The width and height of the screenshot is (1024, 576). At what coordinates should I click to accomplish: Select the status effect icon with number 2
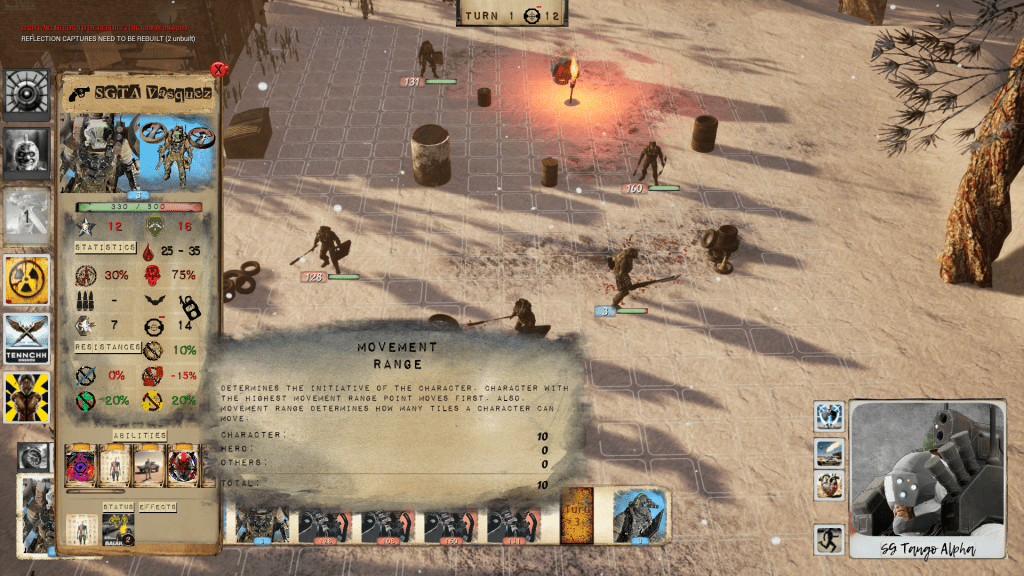click(x=119, y=529)
